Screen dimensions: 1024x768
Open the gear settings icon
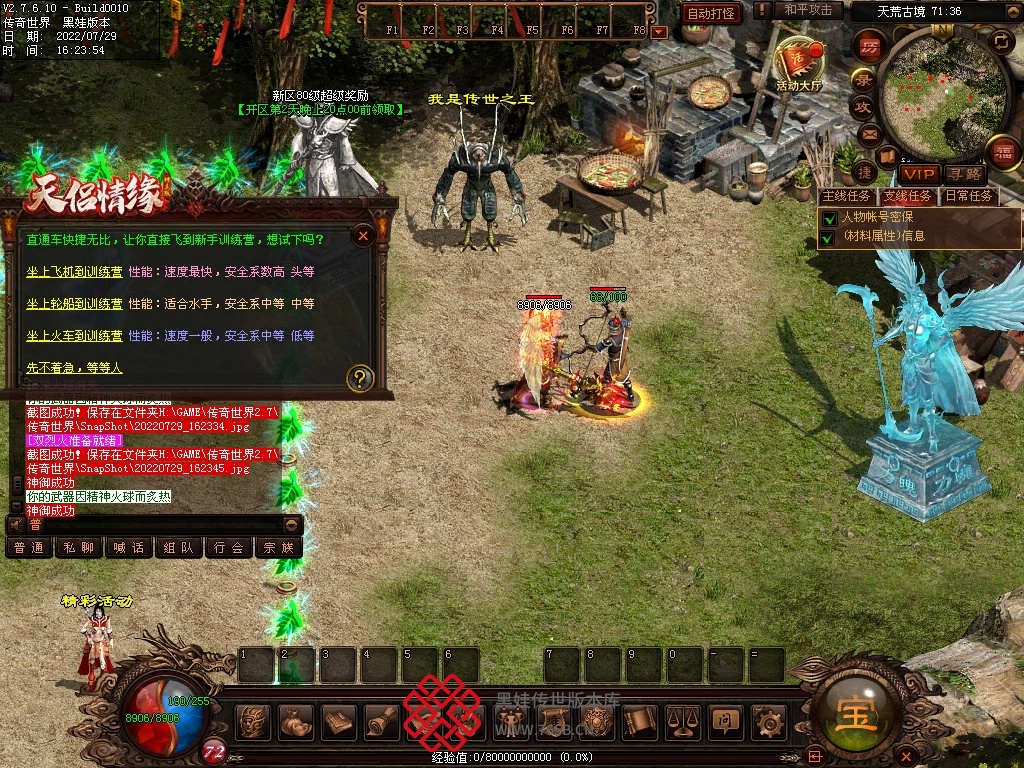768,721
